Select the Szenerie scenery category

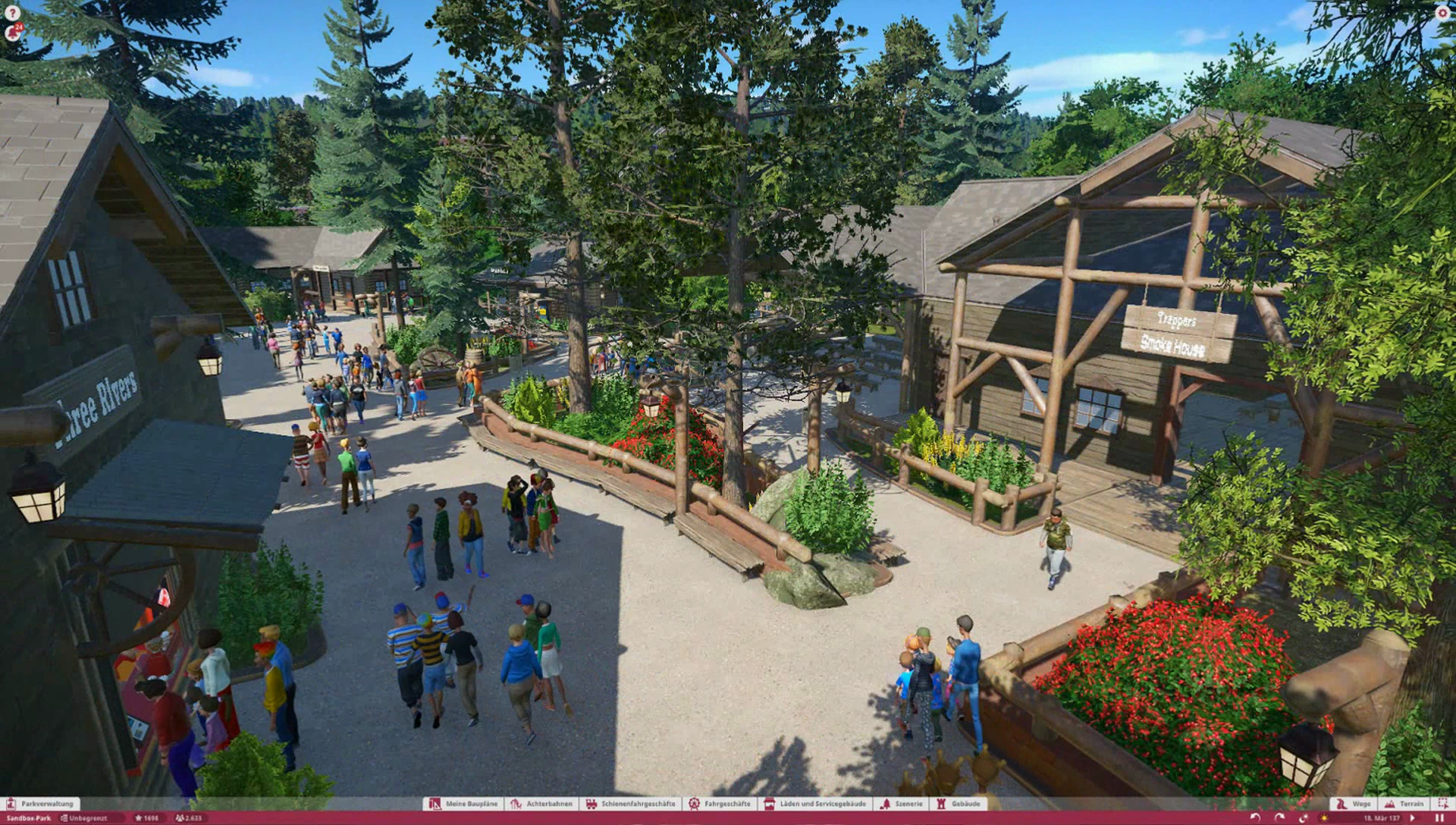[902, 804]
